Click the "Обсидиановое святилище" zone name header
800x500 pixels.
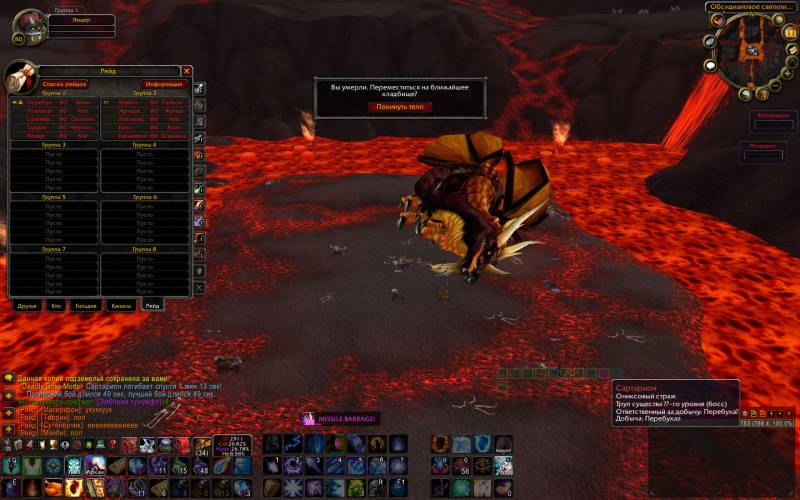(748, 7)
